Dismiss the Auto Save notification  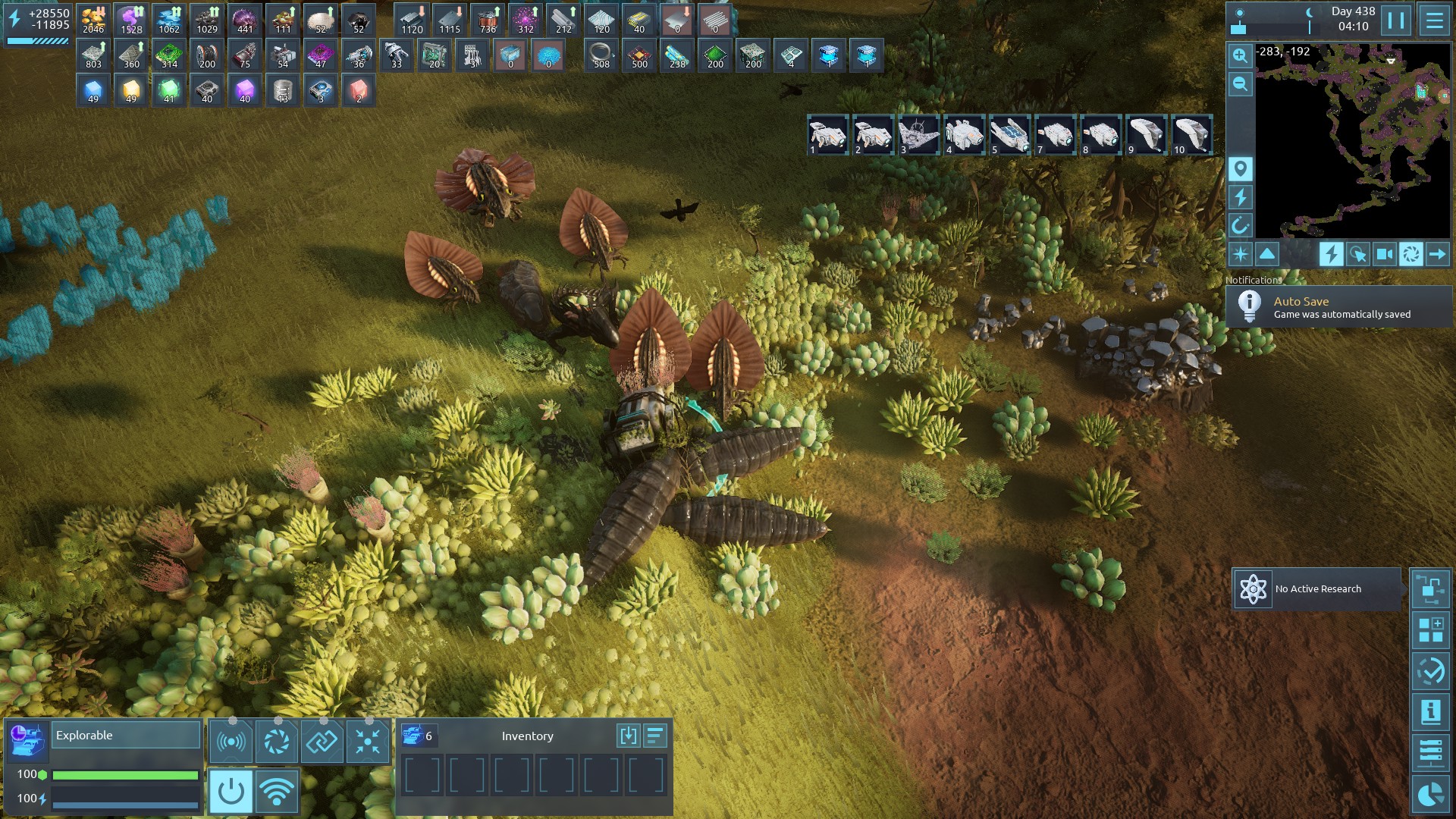[1338, 307]
